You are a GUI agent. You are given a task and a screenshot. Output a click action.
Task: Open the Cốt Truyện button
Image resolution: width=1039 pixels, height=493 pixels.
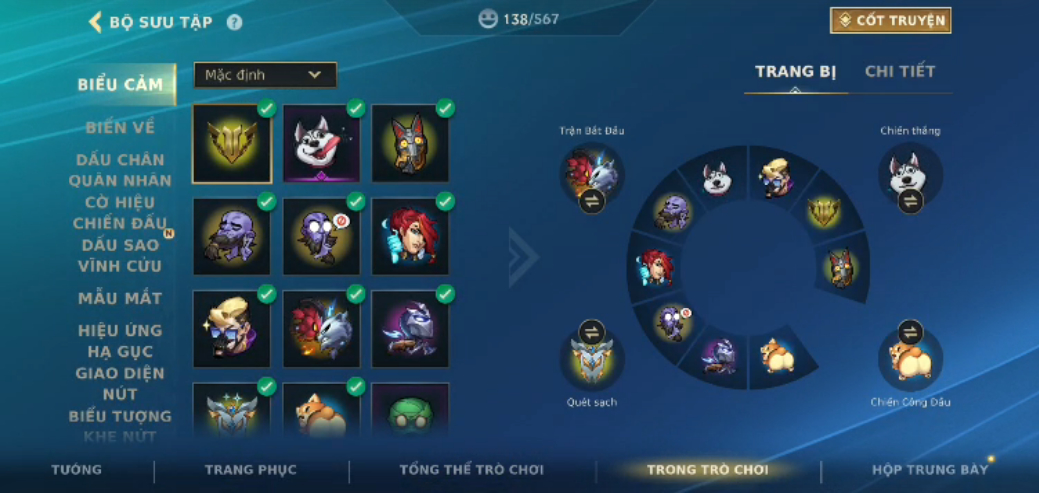[890, 20]
